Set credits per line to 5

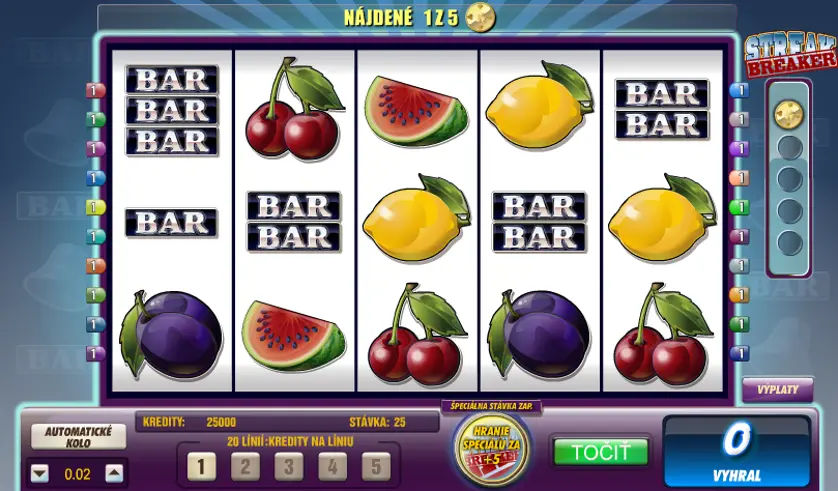click(375, 466)
